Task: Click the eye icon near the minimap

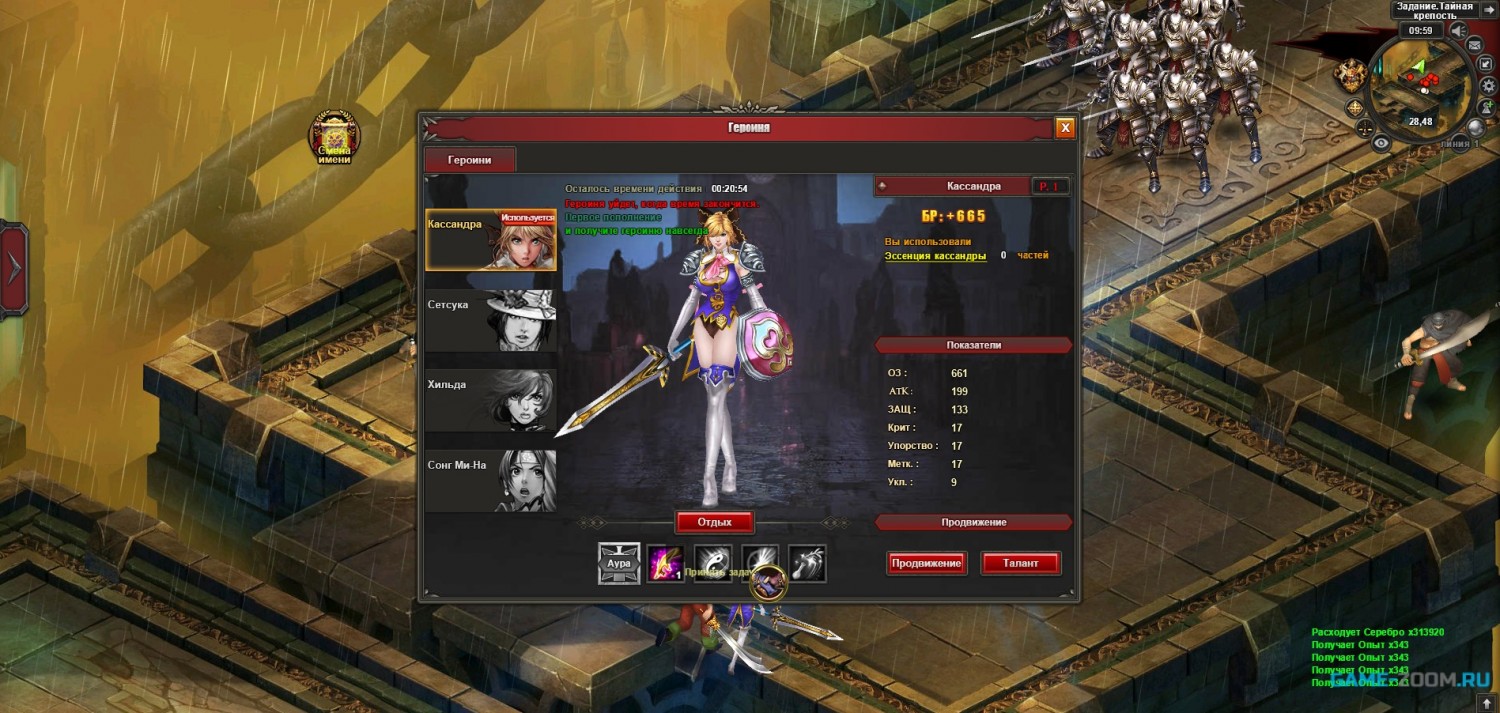Action: pyautogui.click(x=1381, y=143)
